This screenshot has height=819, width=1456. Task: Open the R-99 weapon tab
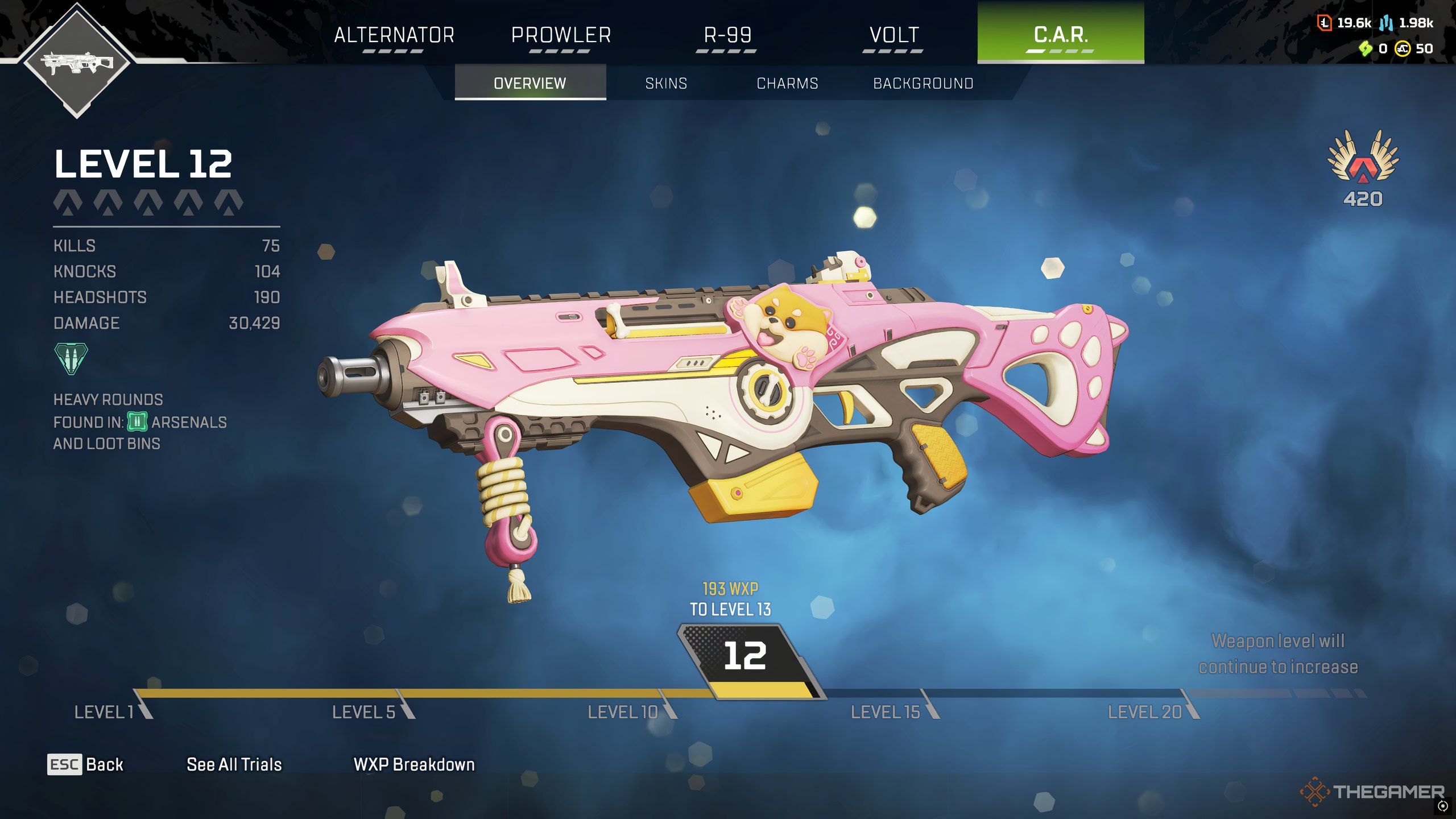point(727,35)
